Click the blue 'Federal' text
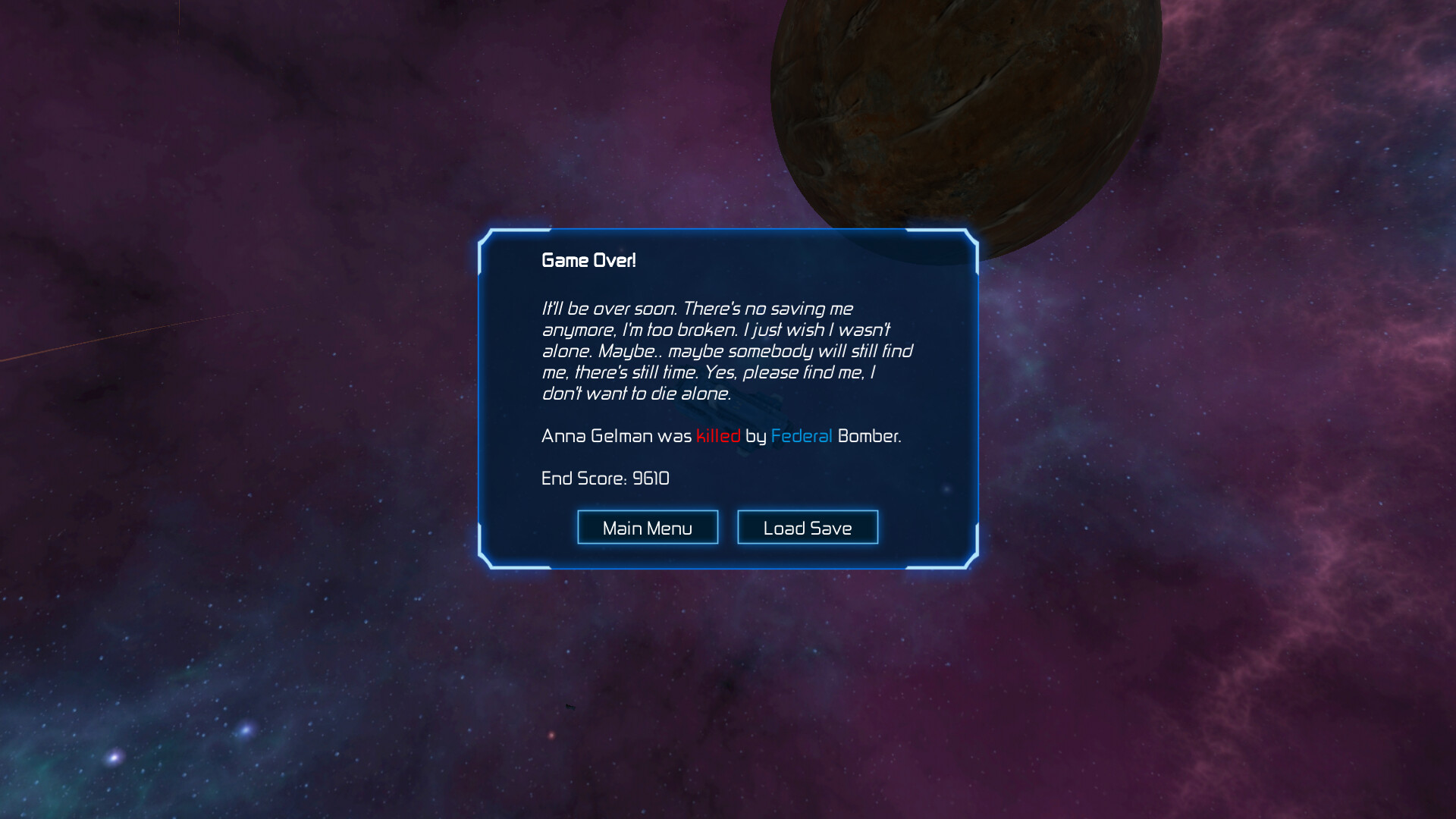 [801, 436]
